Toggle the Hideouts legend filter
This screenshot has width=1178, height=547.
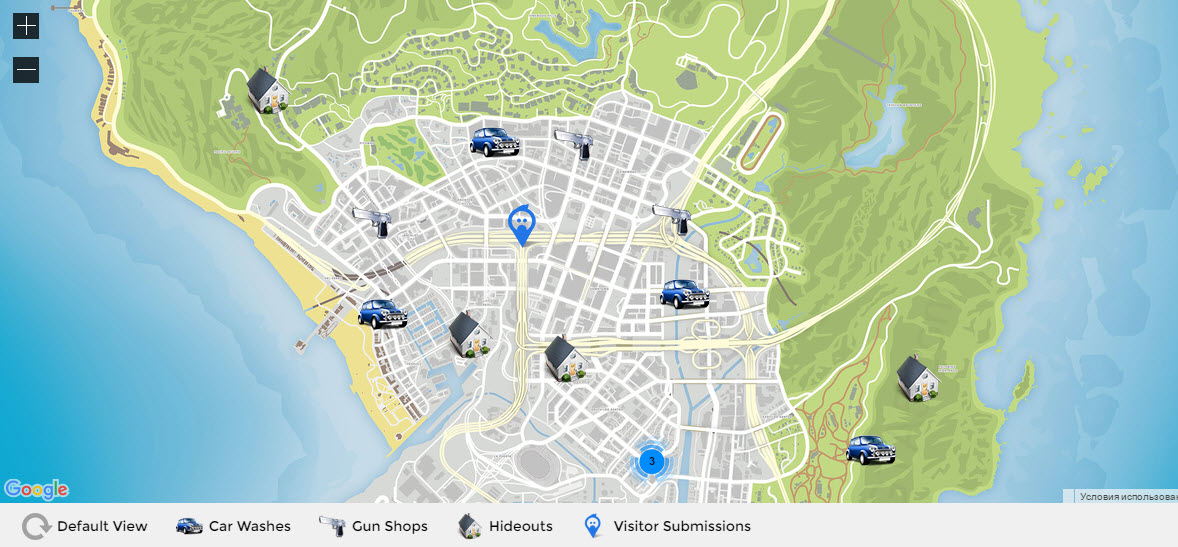pyautogui.click(x=505, y=526)
